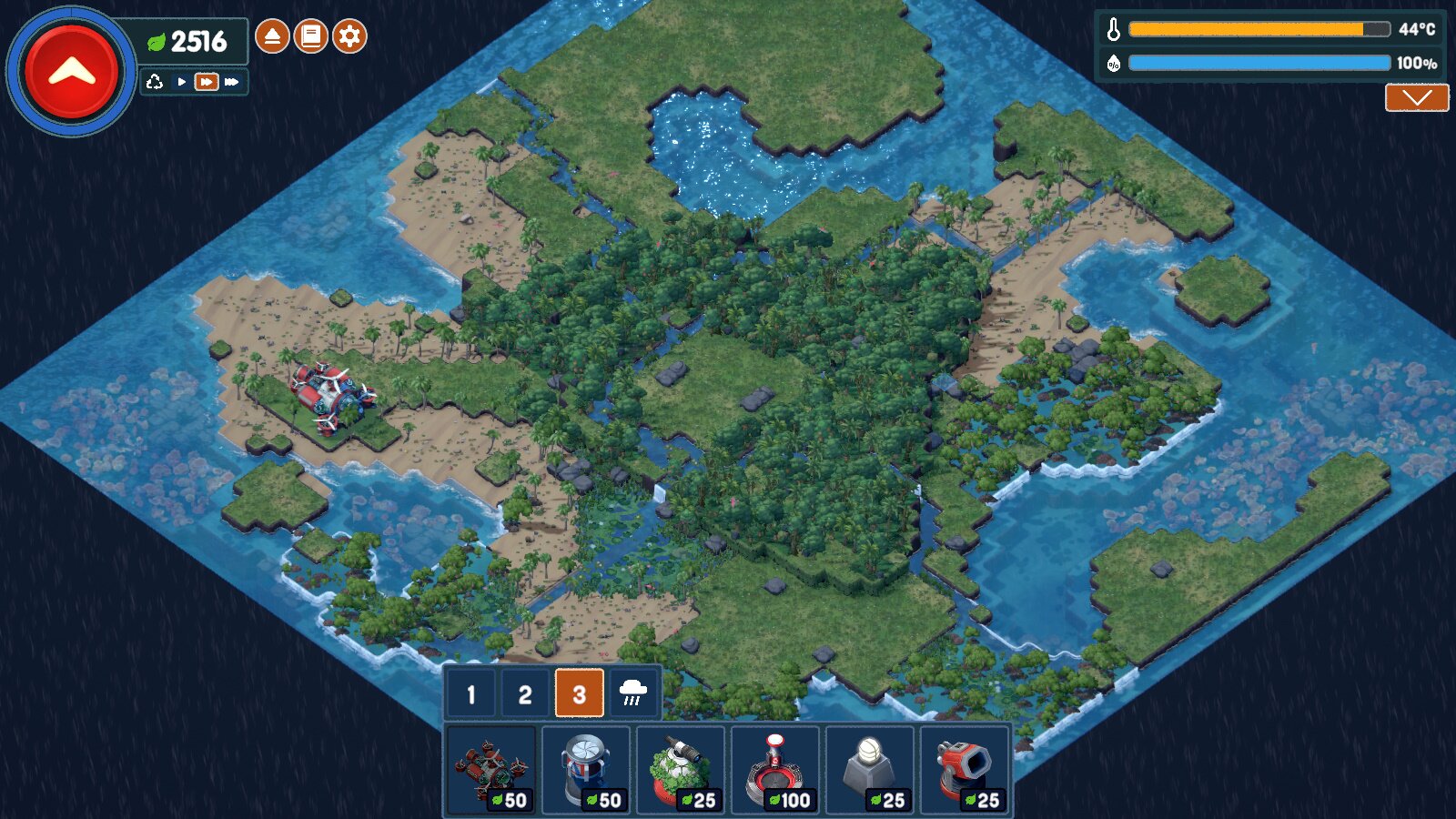This screenshot has width=1456, height=819.
Task: Choose the blue turbine canister building
Action: tap(586, 770)
